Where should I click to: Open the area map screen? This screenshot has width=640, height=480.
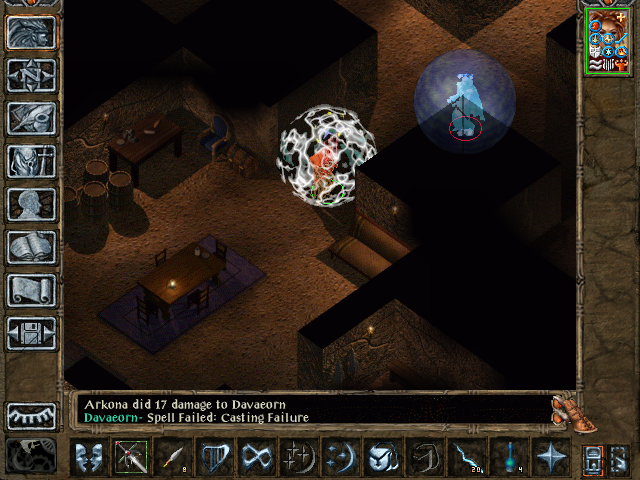(31, 75)
